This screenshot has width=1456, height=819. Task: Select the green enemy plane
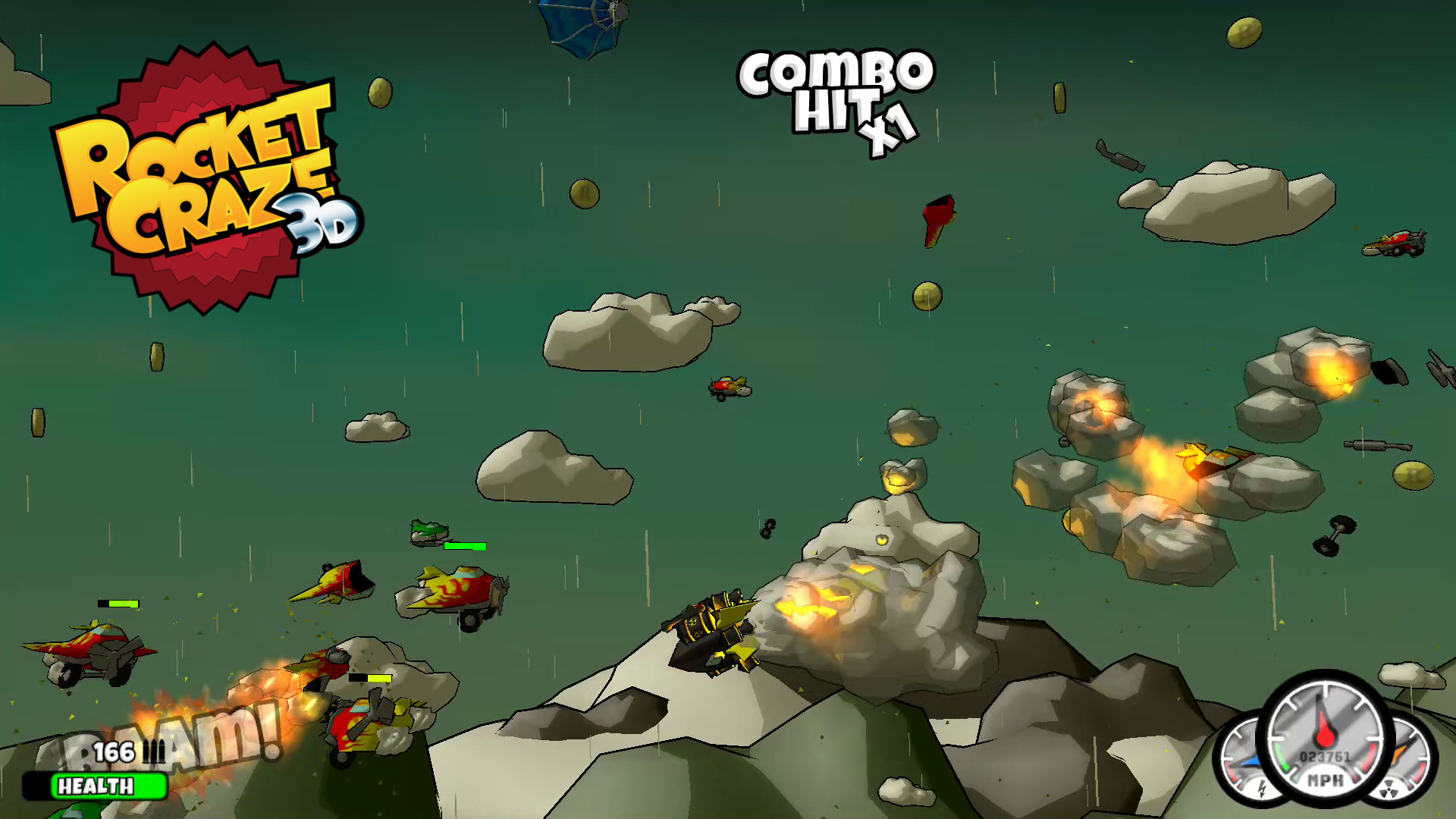coord(428,532)
